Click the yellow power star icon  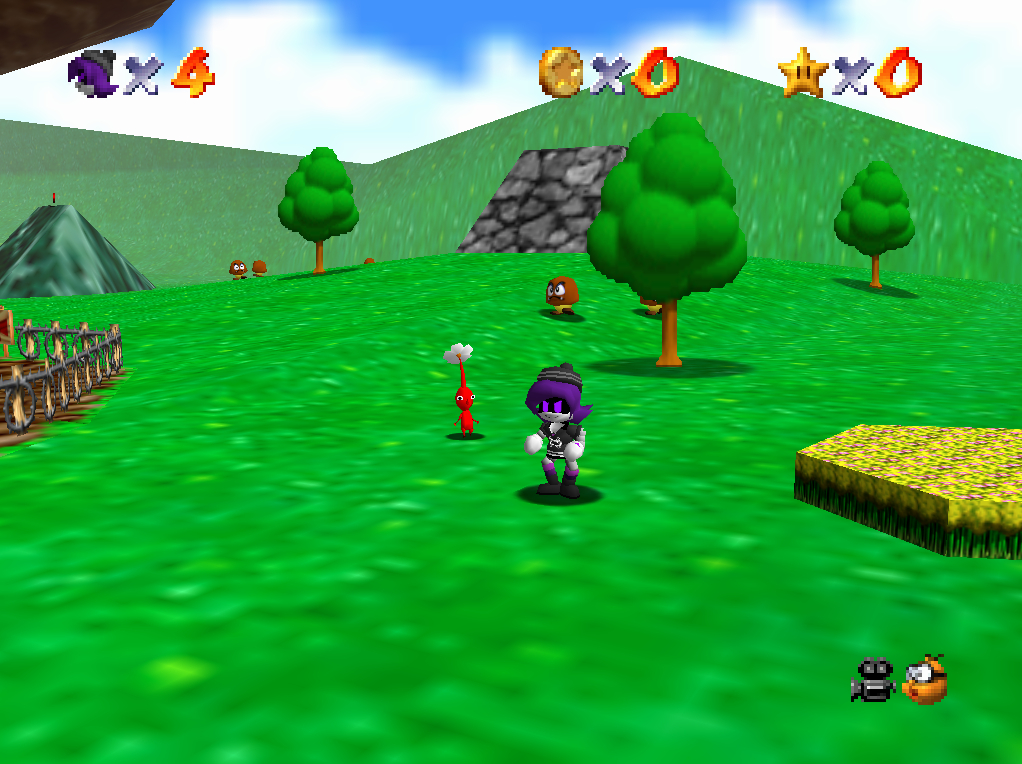[x=803, y=73]
